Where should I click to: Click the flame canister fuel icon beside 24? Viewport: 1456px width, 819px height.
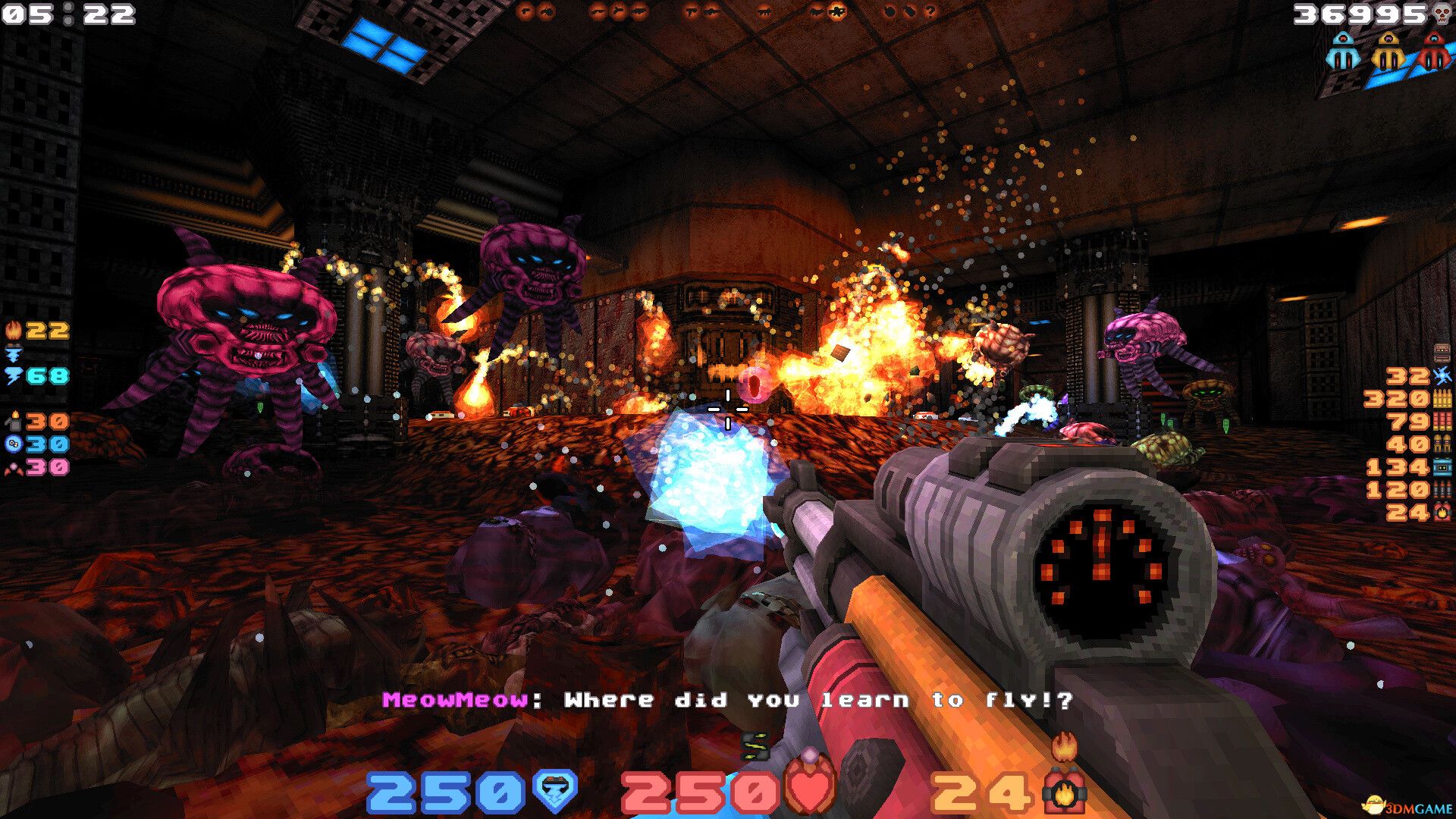coord(1065,789)
